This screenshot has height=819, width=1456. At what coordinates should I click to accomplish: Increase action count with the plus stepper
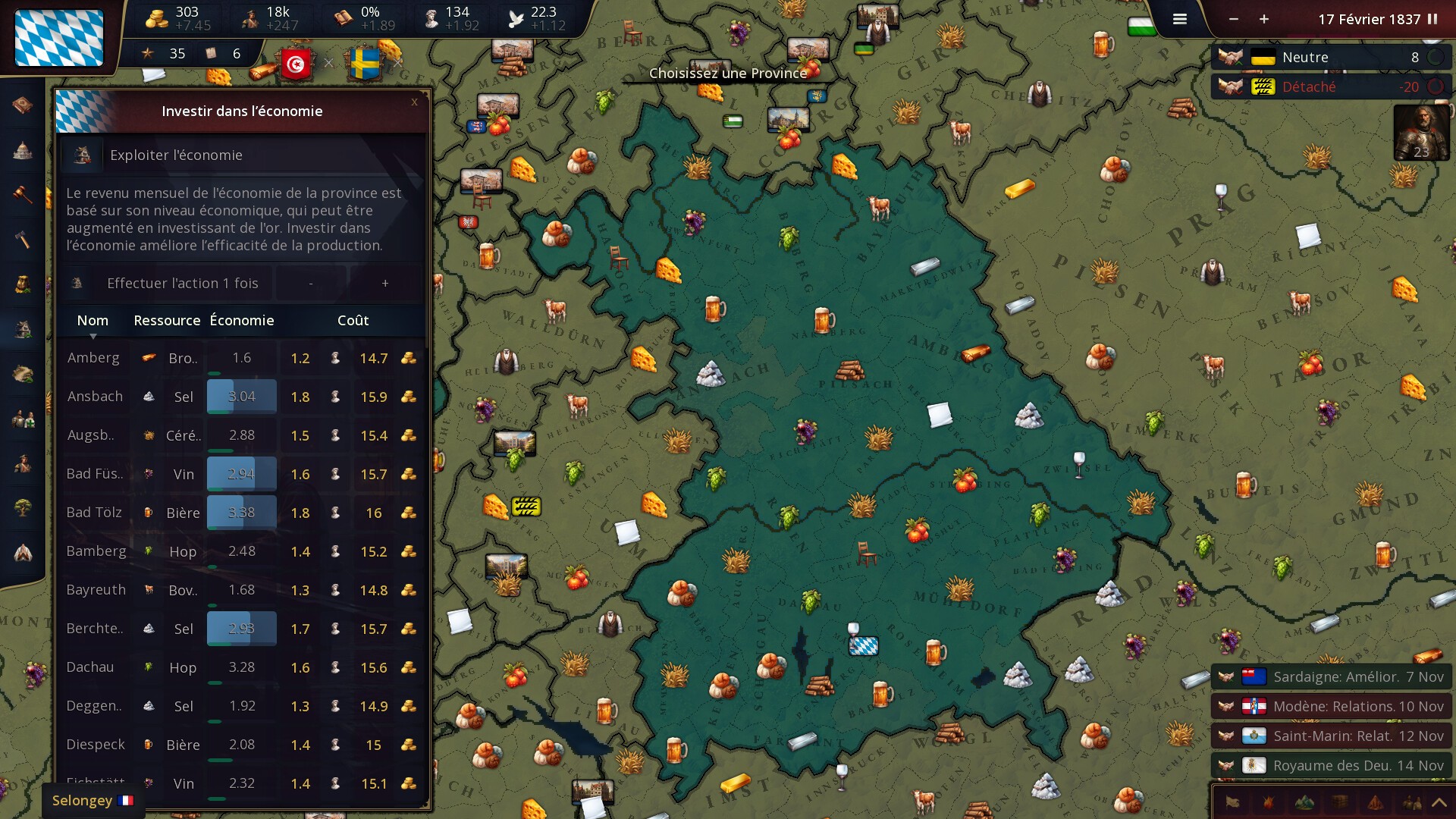tap(385, 284)
